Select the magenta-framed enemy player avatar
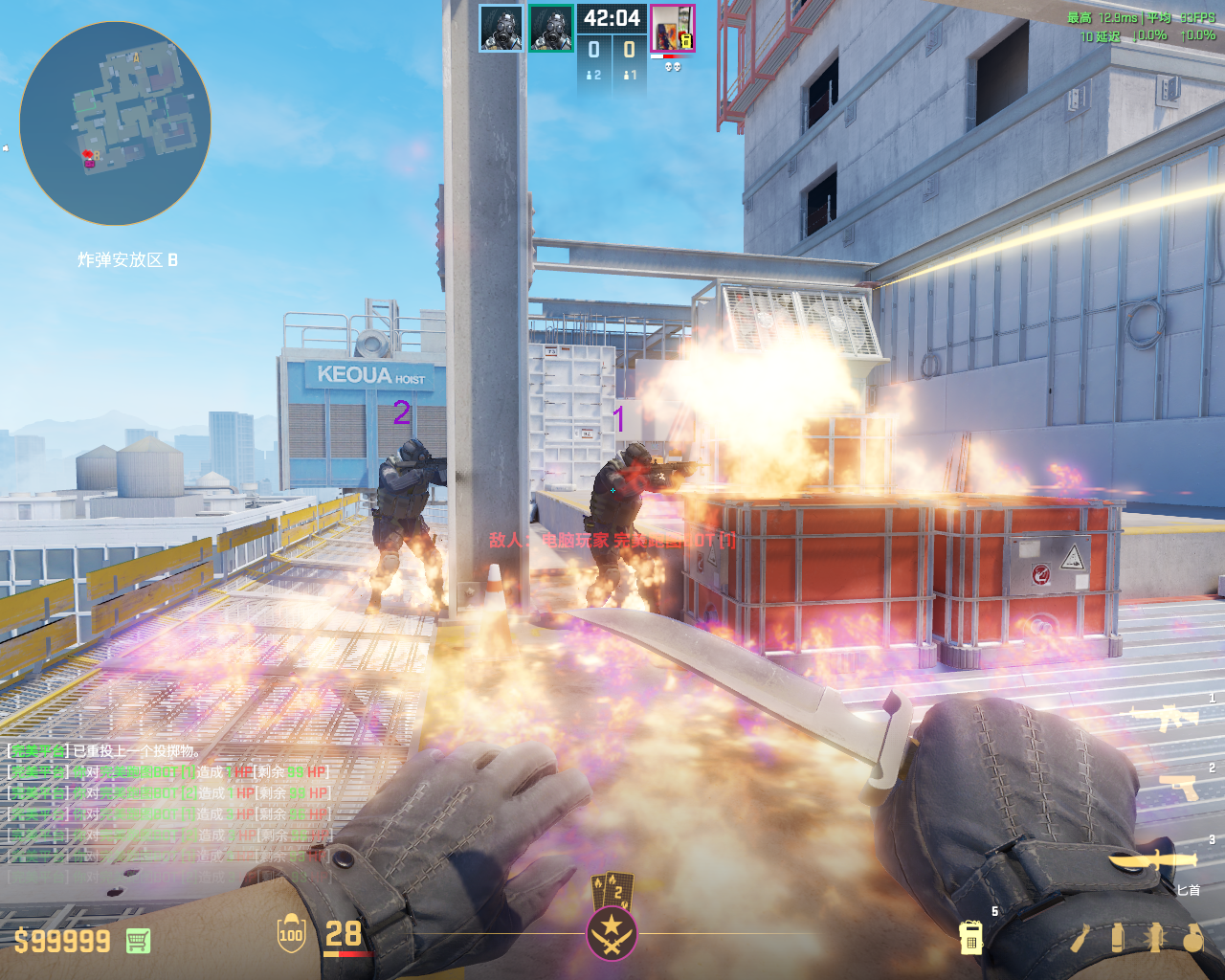This screenshot has width=1225, height=980. pyautogui.click(x=672, y=28)
